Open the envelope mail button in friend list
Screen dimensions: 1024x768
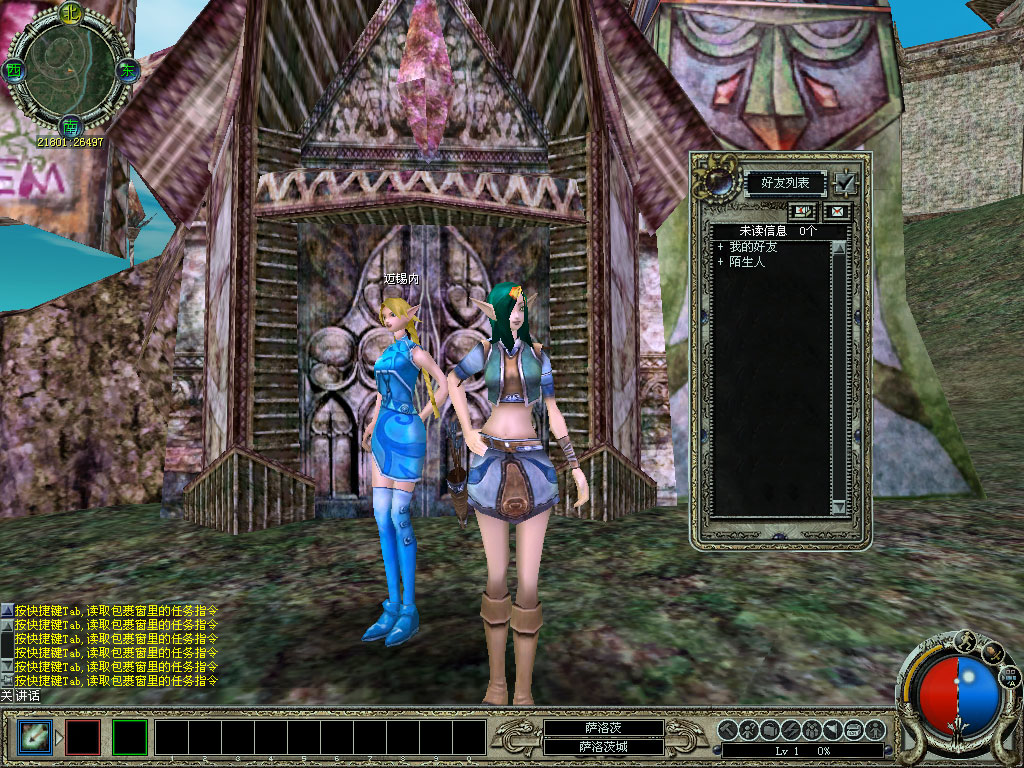click(834, 211)
